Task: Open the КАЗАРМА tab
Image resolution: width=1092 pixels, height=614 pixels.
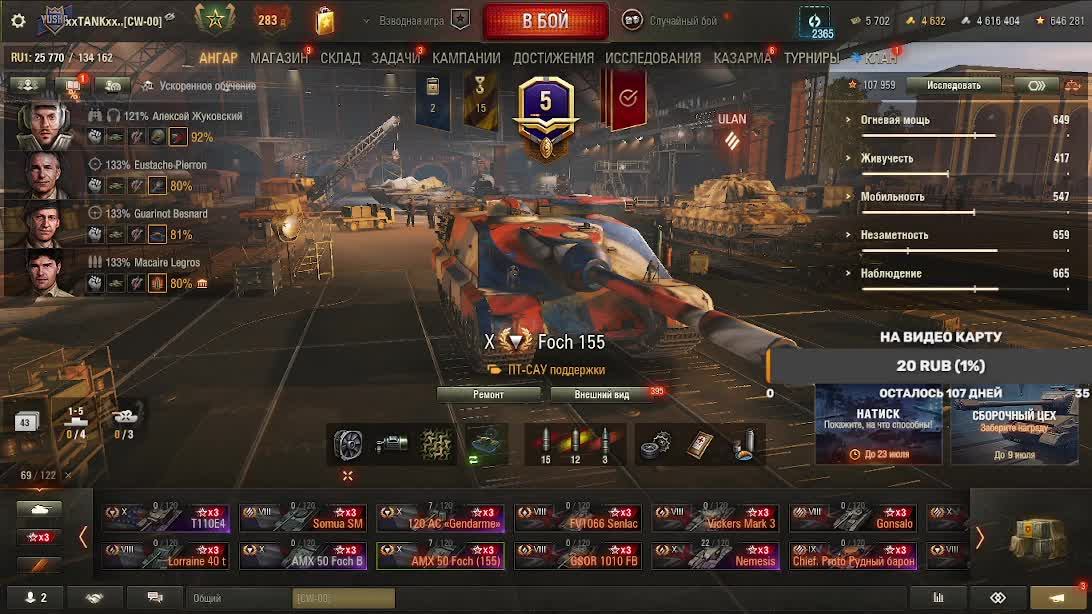Action: (x=742, y=58)
